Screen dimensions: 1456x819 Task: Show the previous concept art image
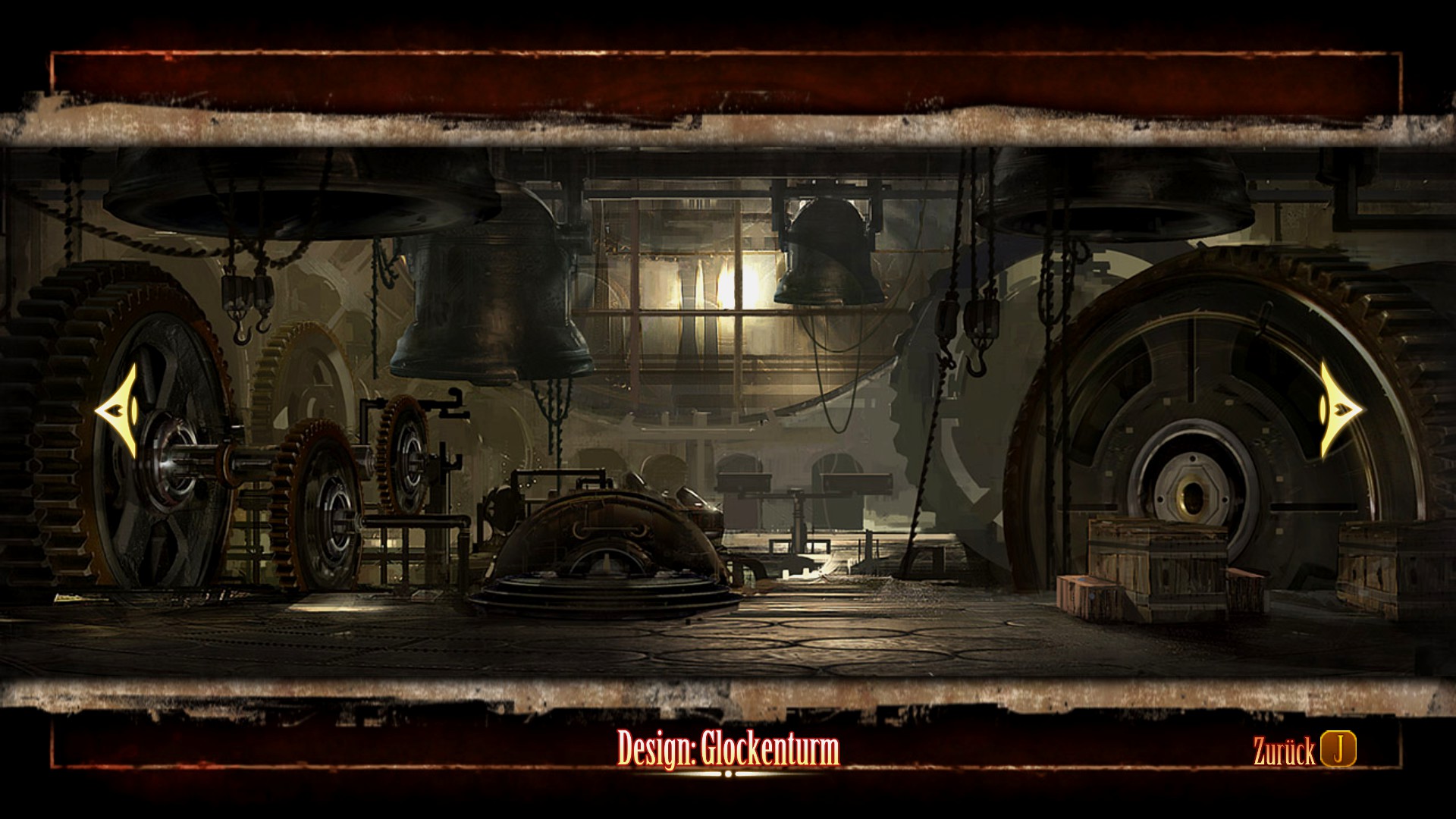(118, 410)
